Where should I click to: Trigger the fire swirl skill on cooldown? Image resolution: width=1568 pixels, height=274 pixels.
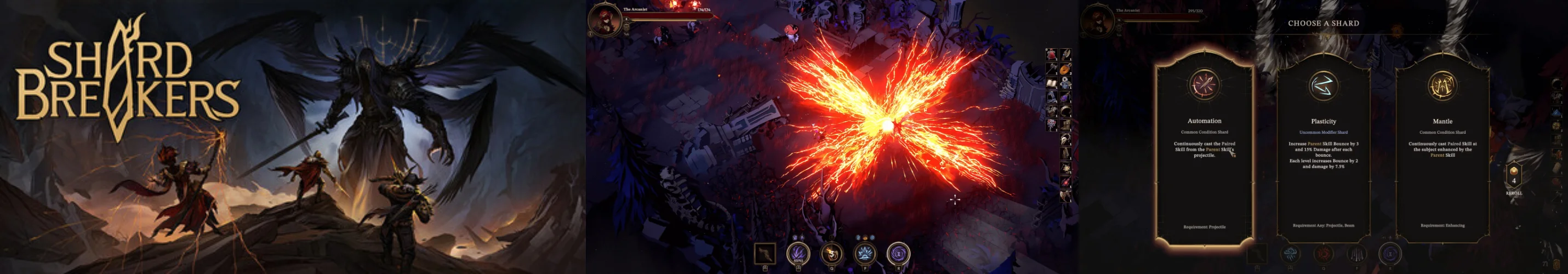point(831,253)
